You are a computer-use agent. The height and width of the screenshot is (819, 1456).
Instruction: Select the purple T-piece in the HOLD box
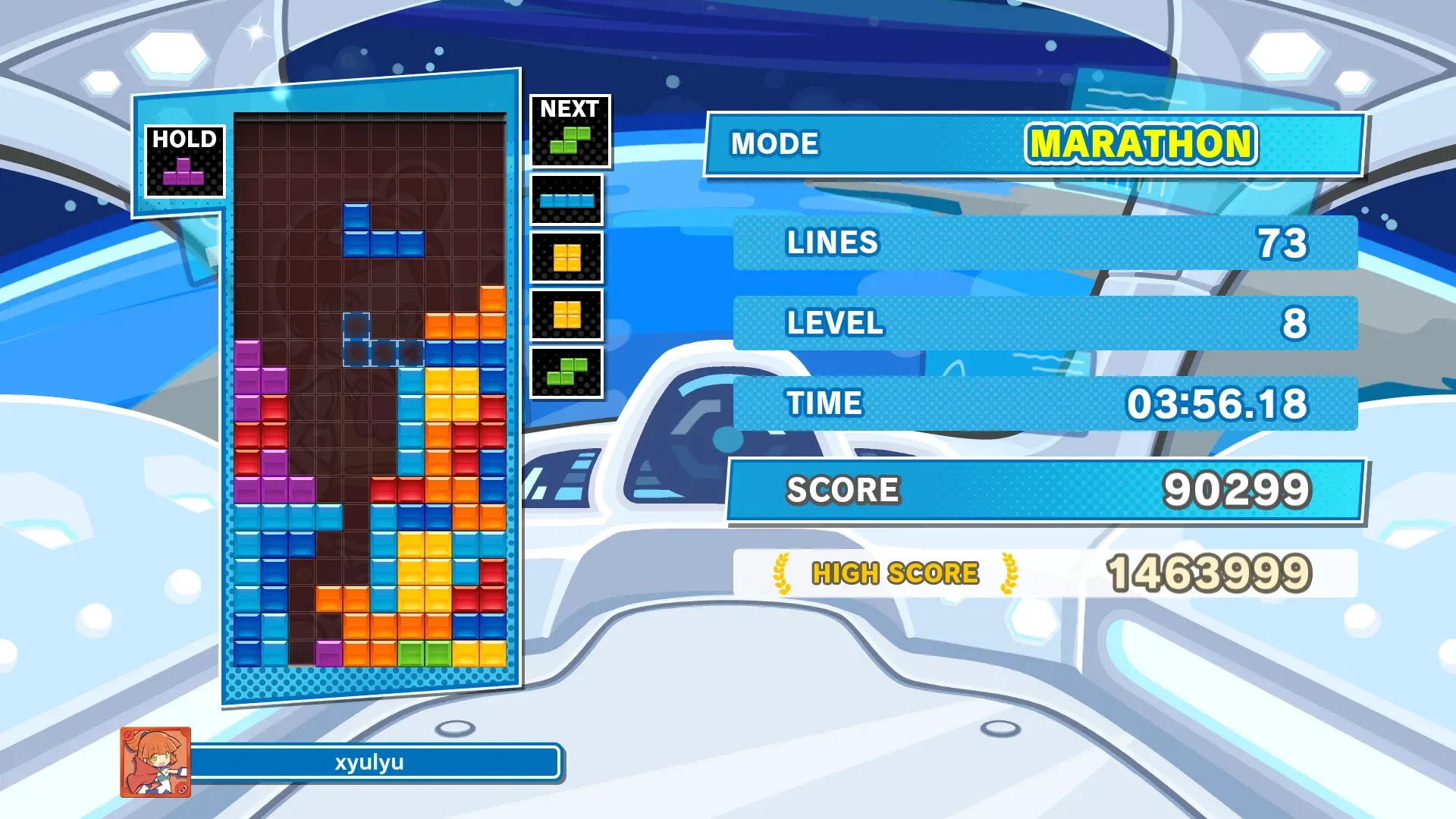pos(184,173)
